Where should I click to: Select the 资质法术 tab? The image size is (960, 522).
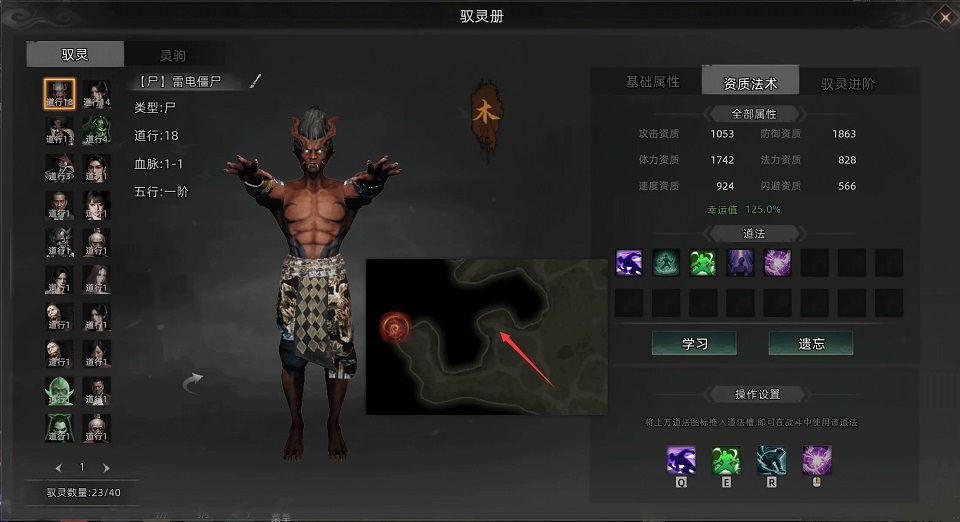point(750,84)
